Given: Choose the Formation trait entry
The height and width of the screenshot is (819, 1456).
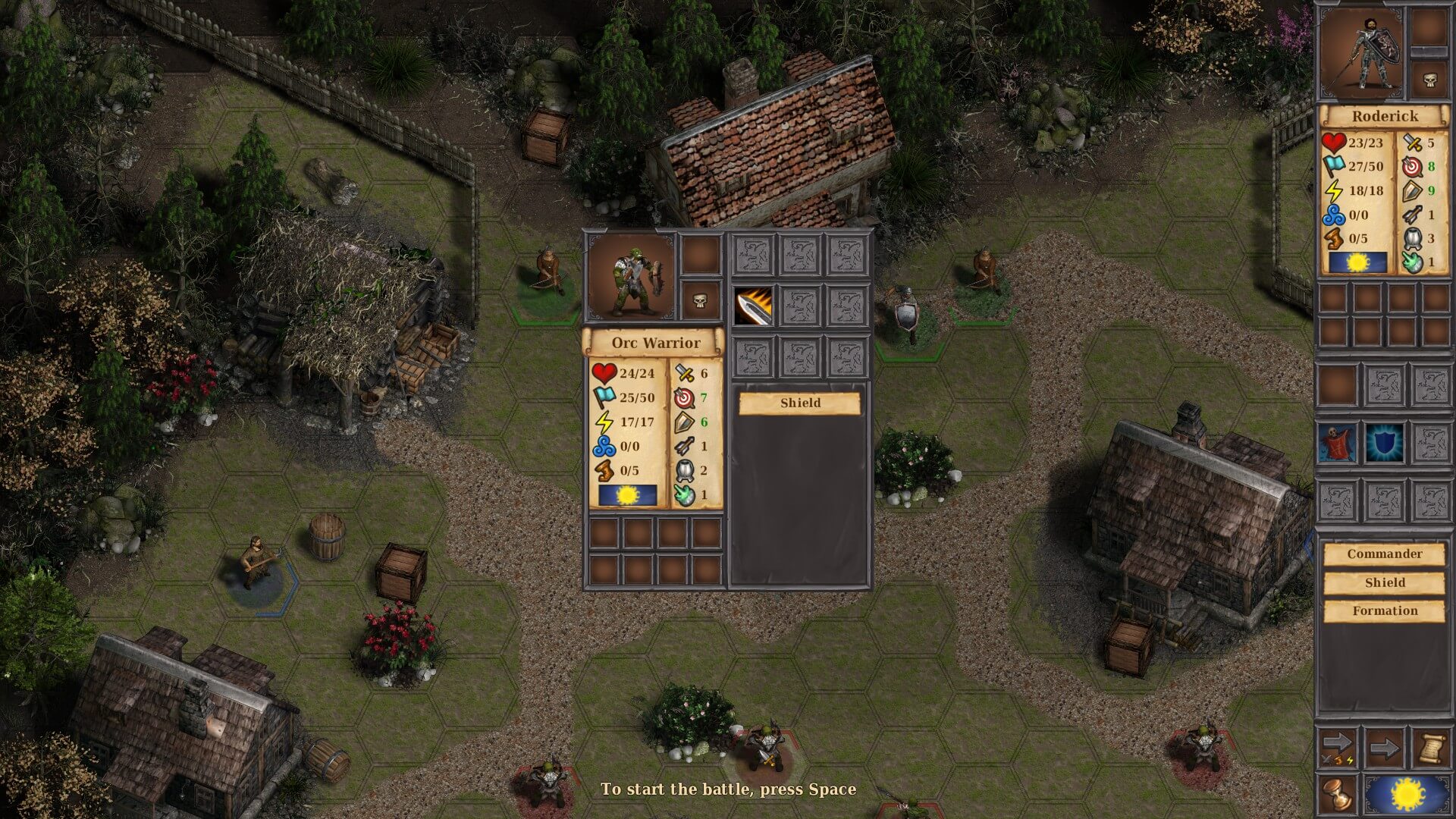Looking at the screenshot, I should pos(1384,611).
